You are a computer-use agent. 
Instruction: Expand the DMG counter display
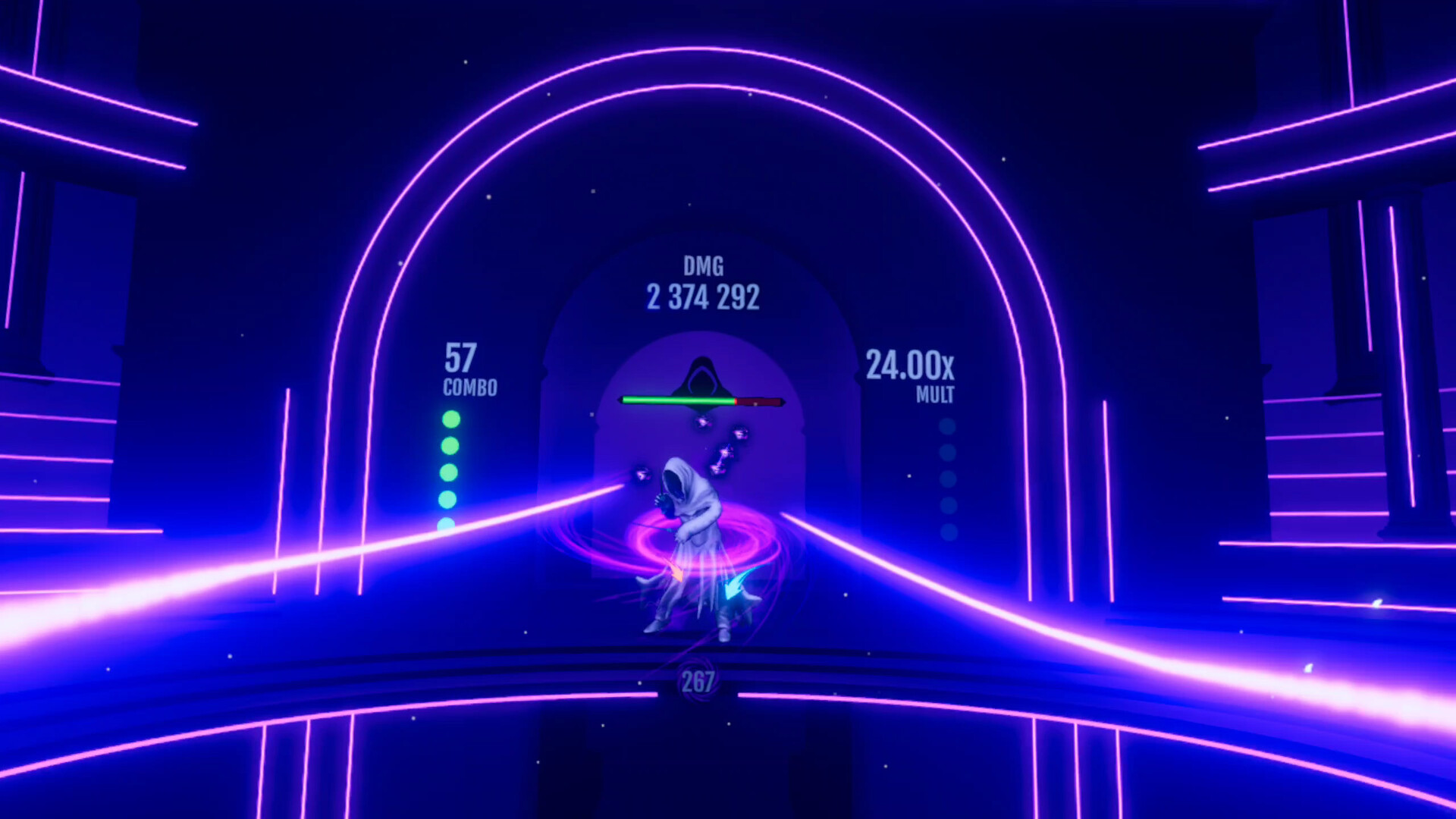704,284
